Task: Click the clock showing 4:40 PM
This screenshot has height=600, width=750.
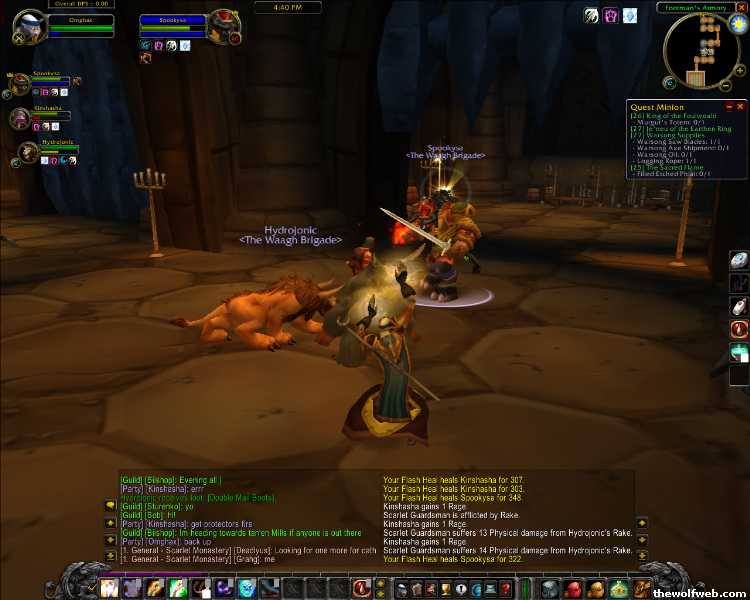Action: (x=287, y=7)
